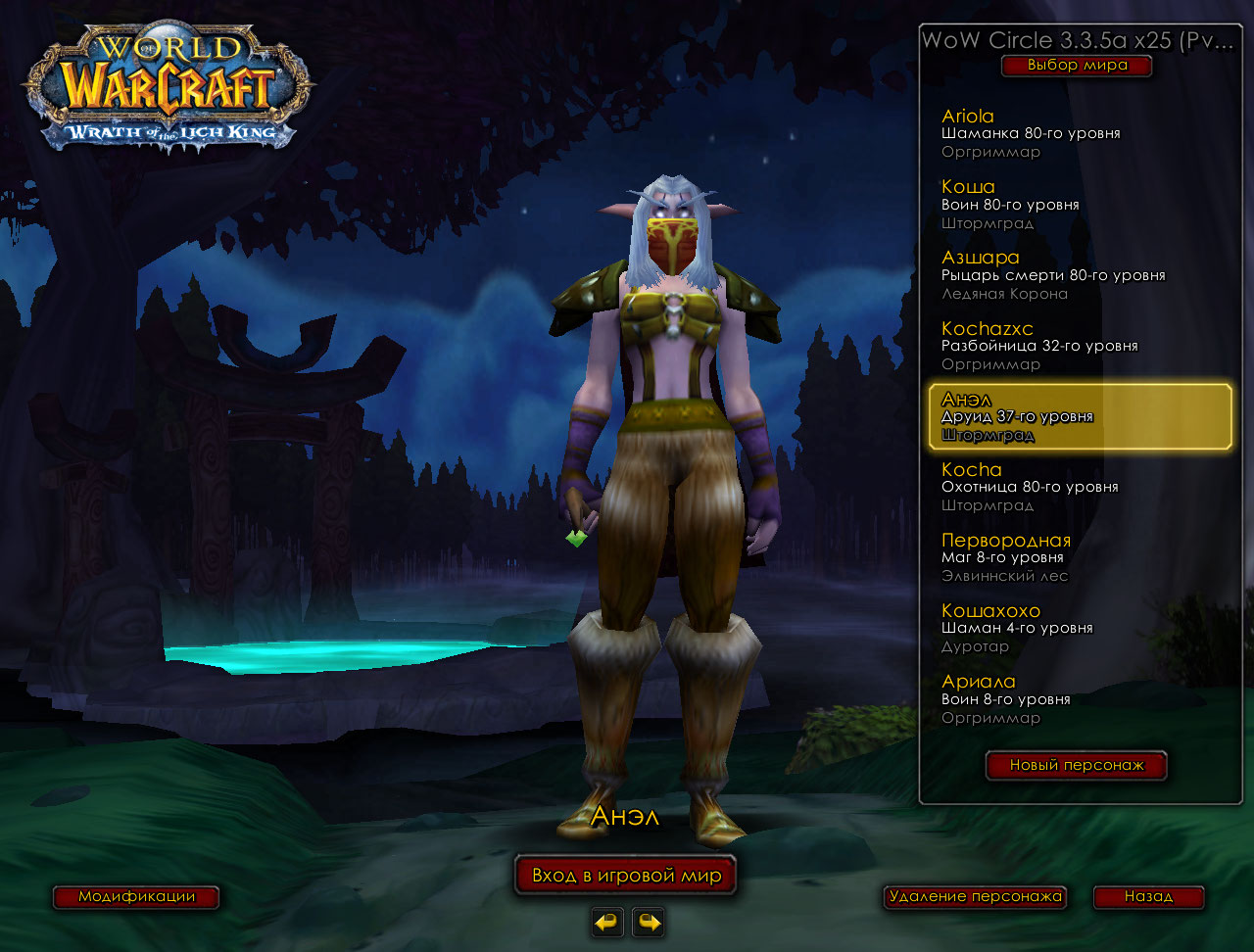This screenshot has width=1254, height=952.
Task: Rotate character with left arrow button
Action: pos(607,922)
